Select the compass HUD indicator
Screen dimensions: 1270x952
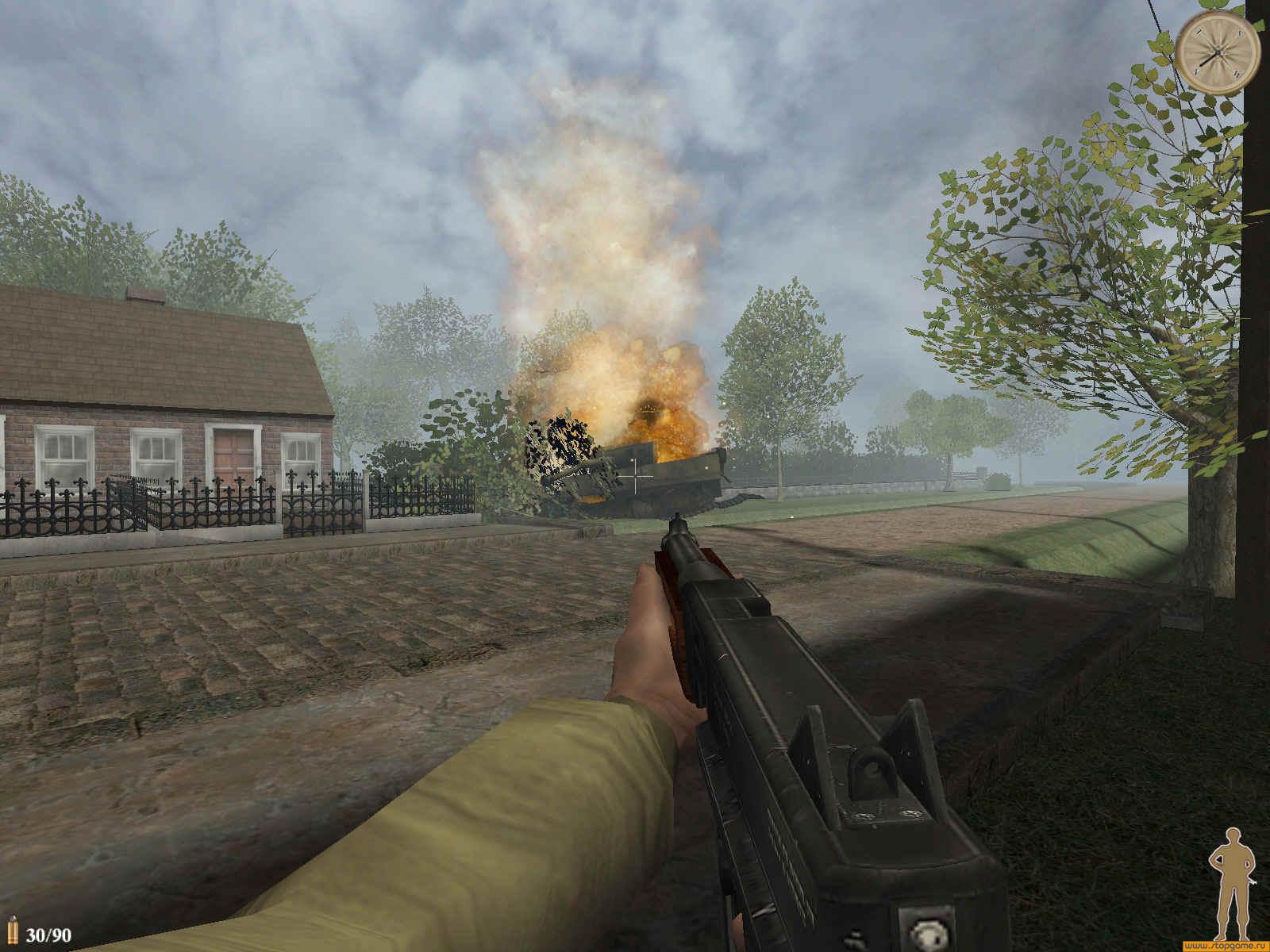tap(1217, 52)
